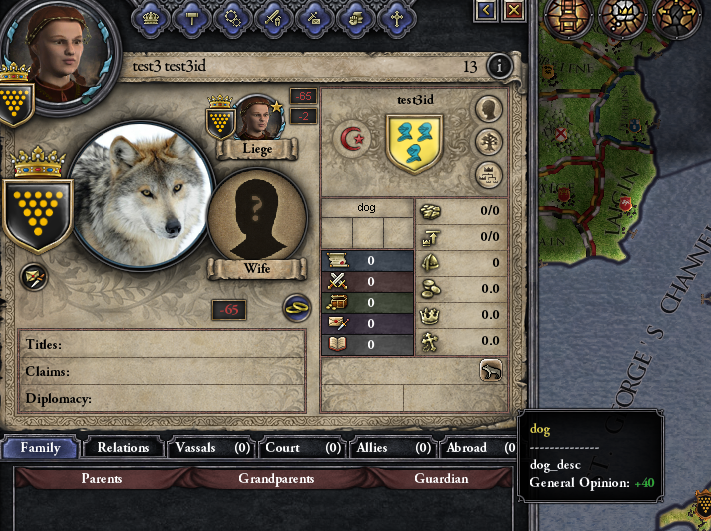Open the character info 'i' button

point(499,67)
